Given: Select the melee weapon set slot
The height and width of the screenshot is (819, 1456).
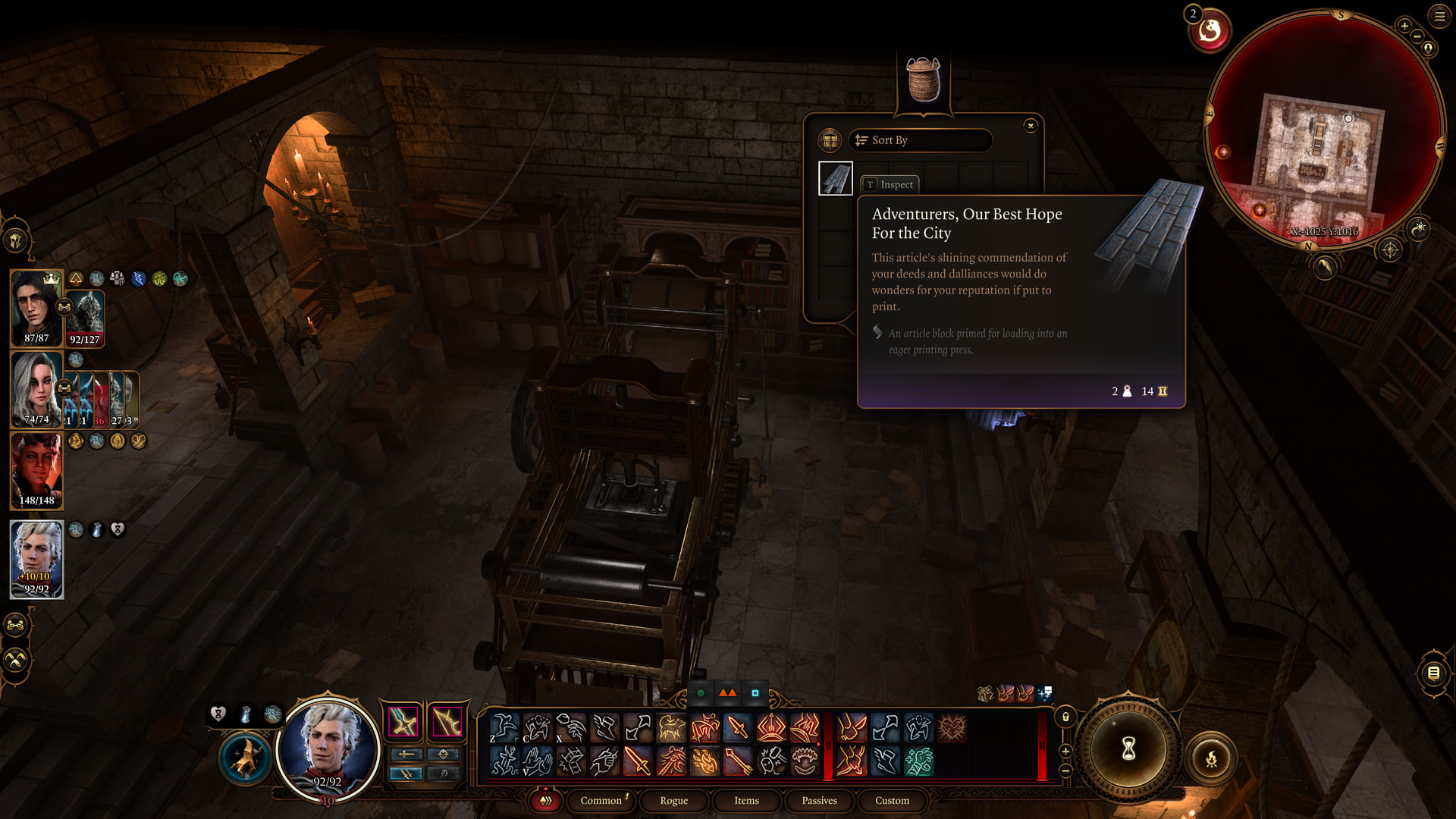Looking at the screenshot, I should click(403, 722).
